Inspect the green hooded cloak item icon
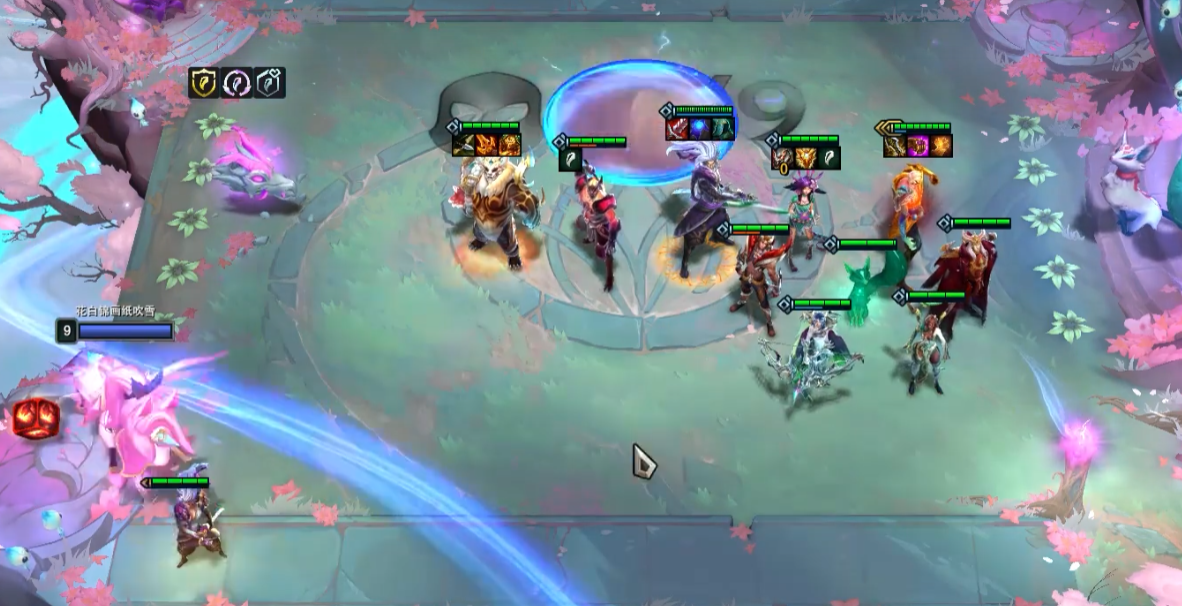 pos(723,129)
